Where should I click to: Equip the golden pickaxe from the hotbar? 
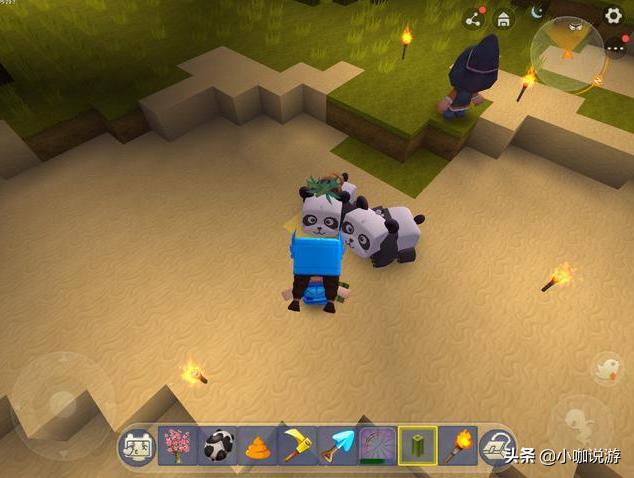click(x=296, y=446)
